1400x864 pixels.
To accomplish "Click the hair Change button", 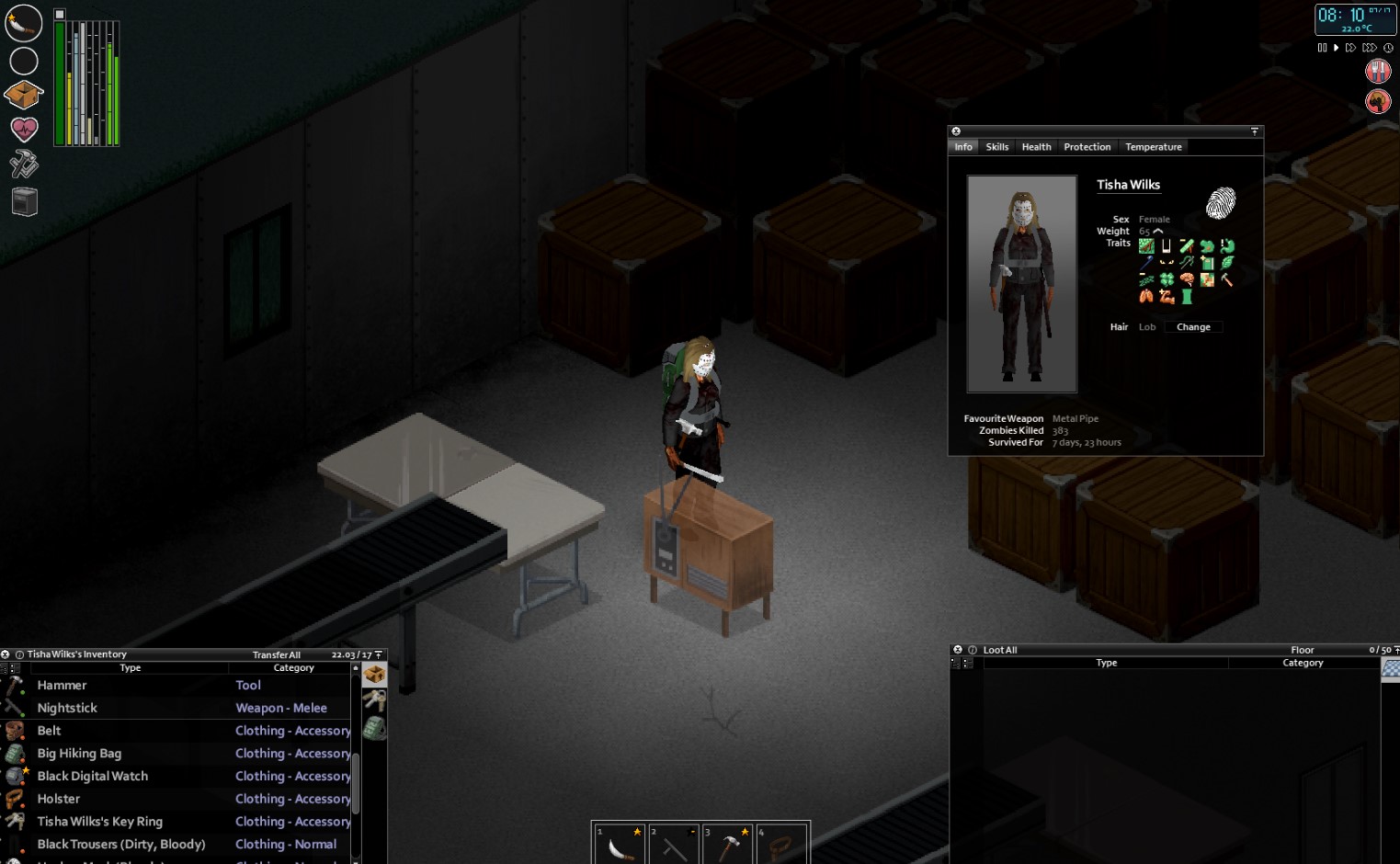I will coord(1193,327).
